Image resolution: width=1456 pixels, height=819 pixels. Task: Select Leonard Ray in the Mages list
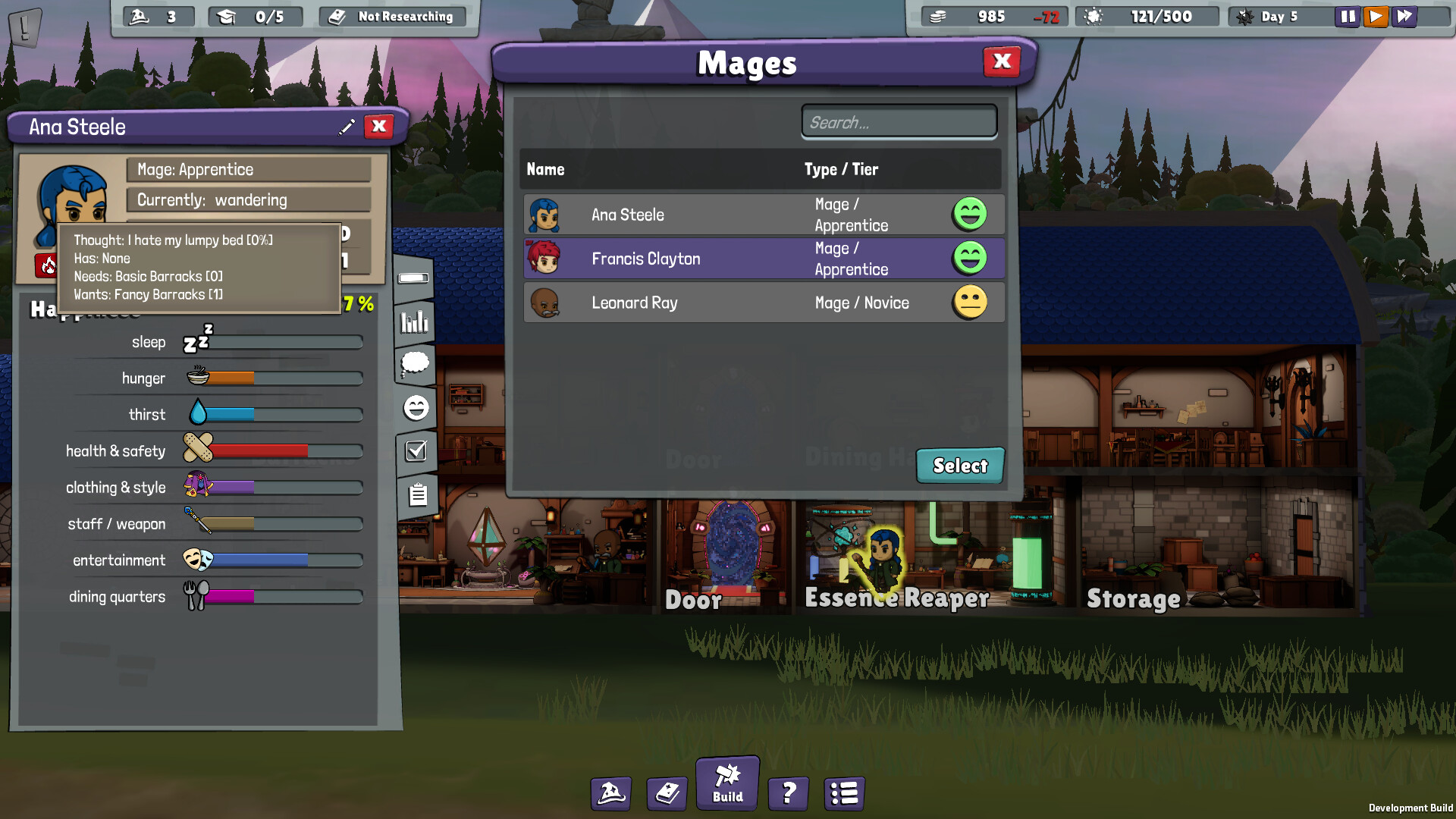point(758,302)
